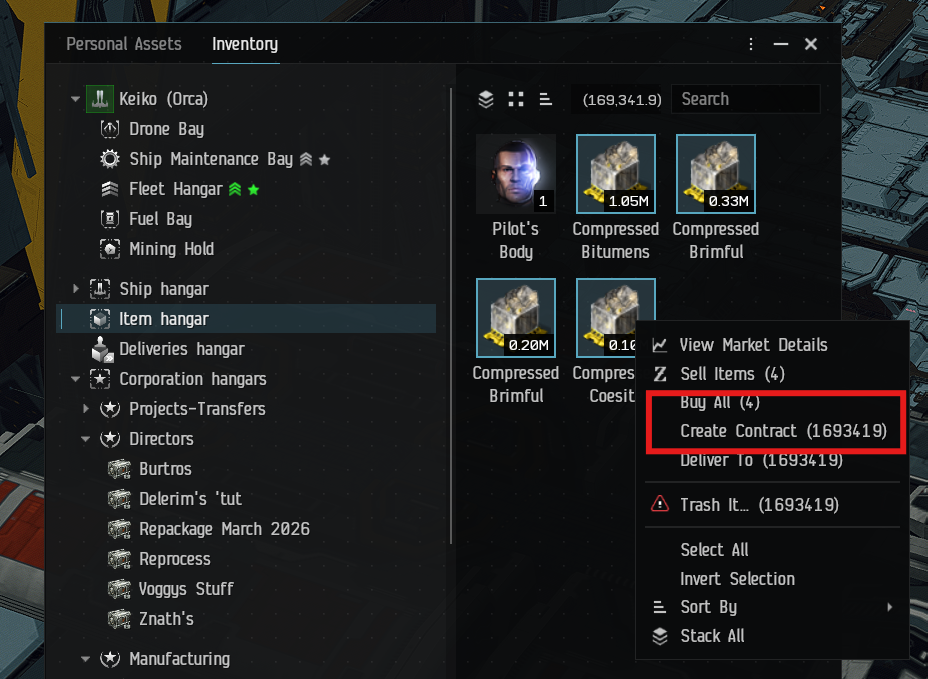Choose Deliver To from context menu
Viewport: 928px width, 679px height.
point(760,461)
